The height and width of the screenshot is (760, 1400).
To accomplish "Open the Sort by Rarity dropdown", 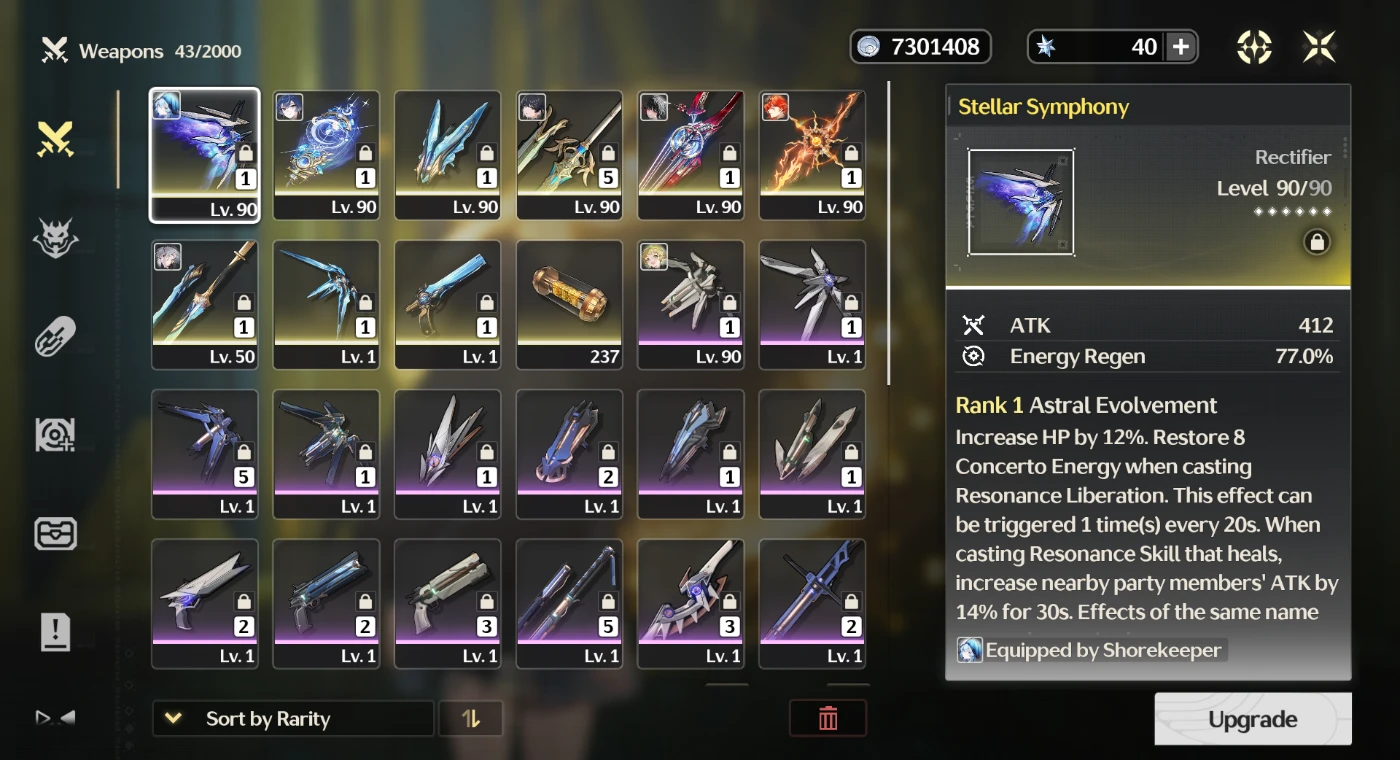I will click(x=292, y=718).
